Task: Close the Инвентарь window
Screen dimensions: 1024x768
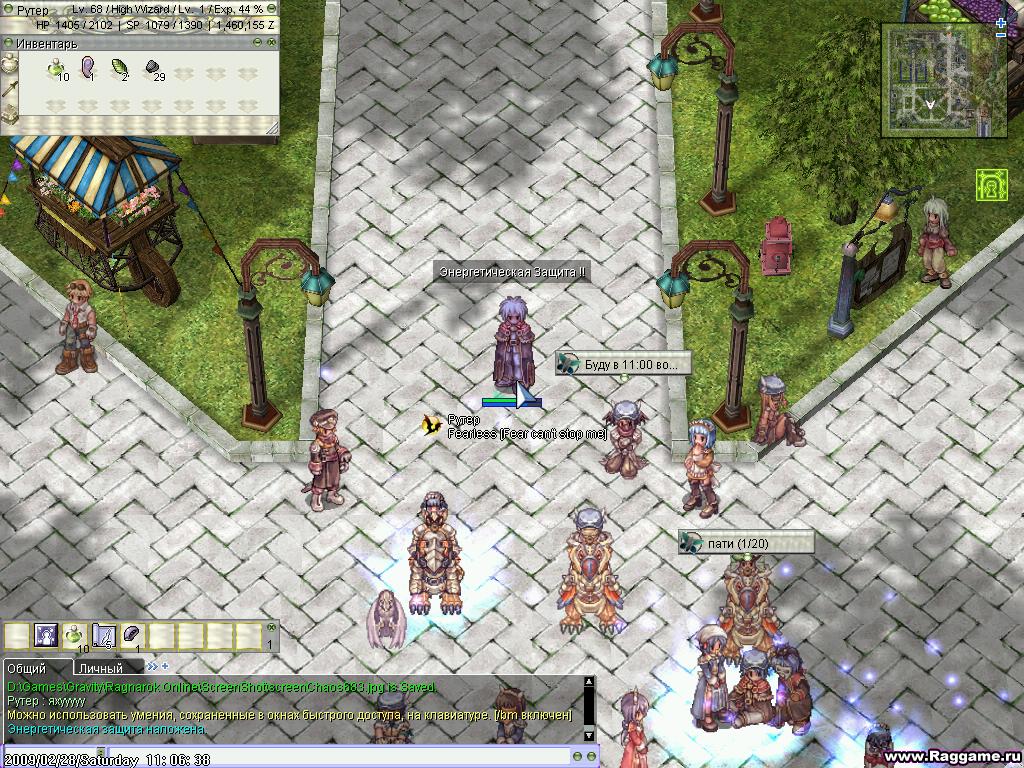Action: tap(271, 43)
